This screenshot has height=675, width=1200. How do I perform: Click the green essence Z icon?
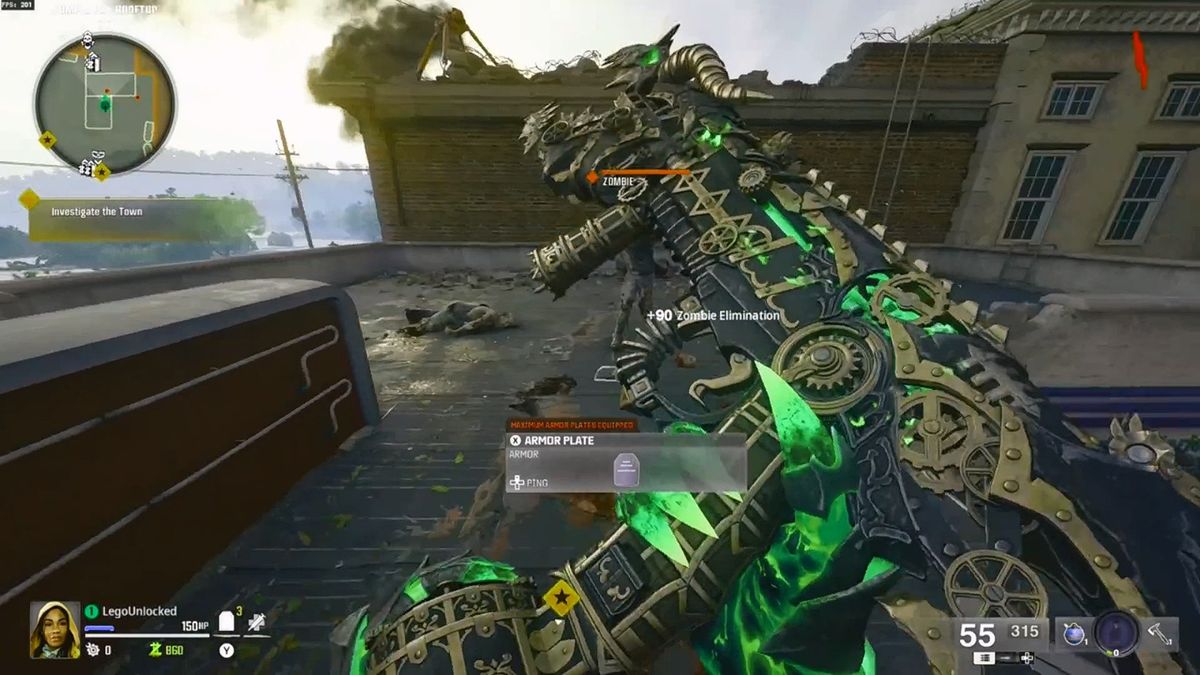coord(155,650)
